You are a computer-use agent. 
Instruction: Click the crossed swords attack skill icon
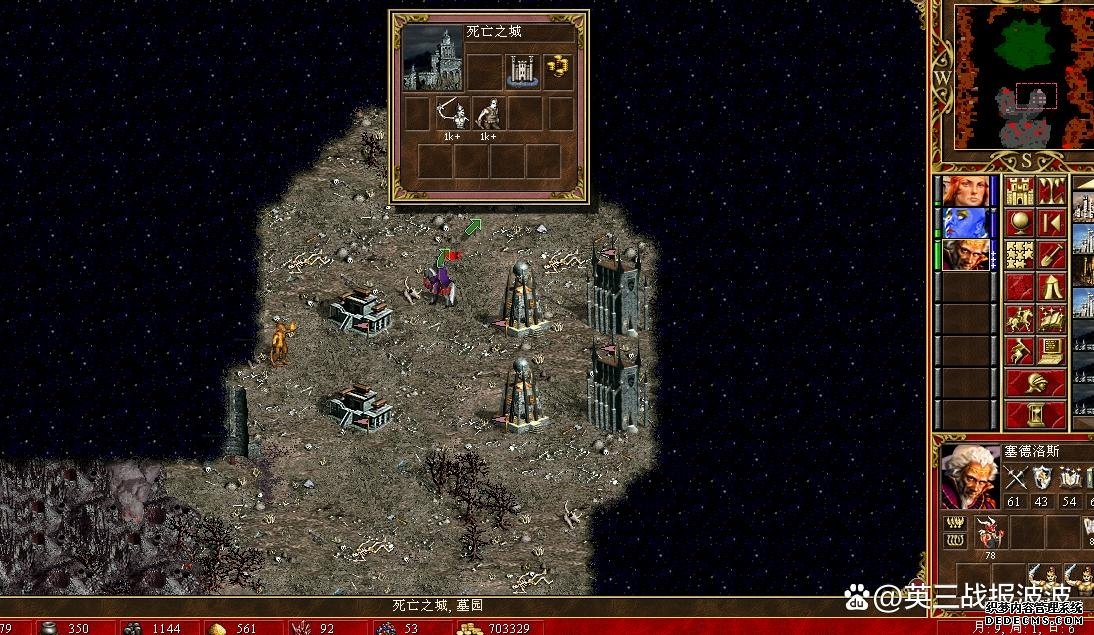[x=1016, y=478]
